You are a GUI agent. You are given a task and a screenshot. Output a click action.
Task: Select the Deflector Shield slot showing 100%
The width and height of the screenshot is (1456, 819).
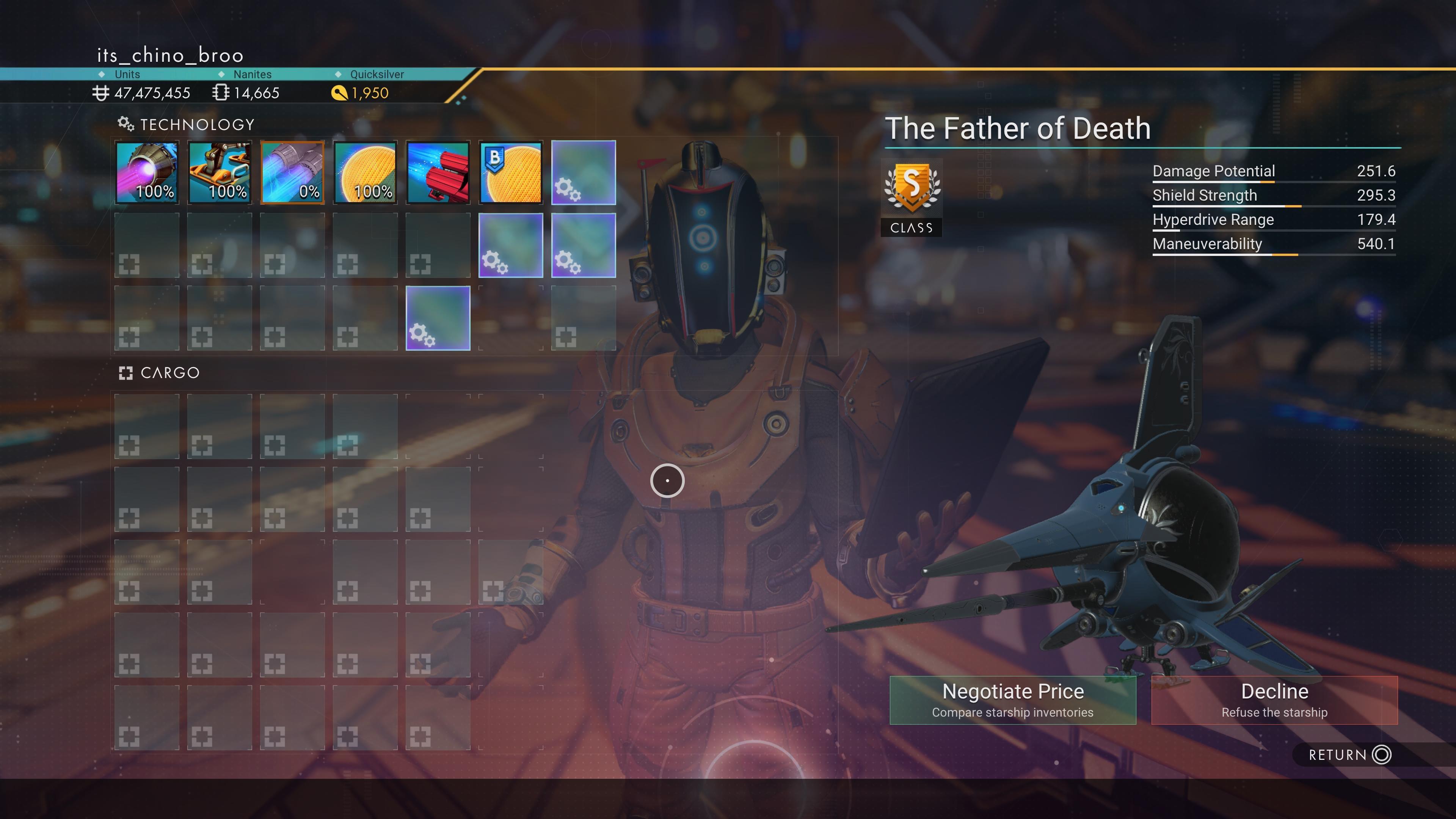(365, 173)
